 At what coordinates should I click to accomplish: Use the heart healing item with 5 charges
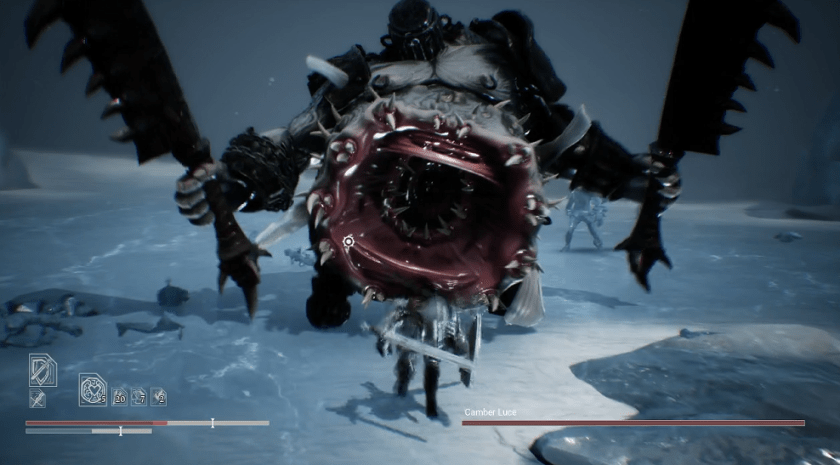point(93,389)
